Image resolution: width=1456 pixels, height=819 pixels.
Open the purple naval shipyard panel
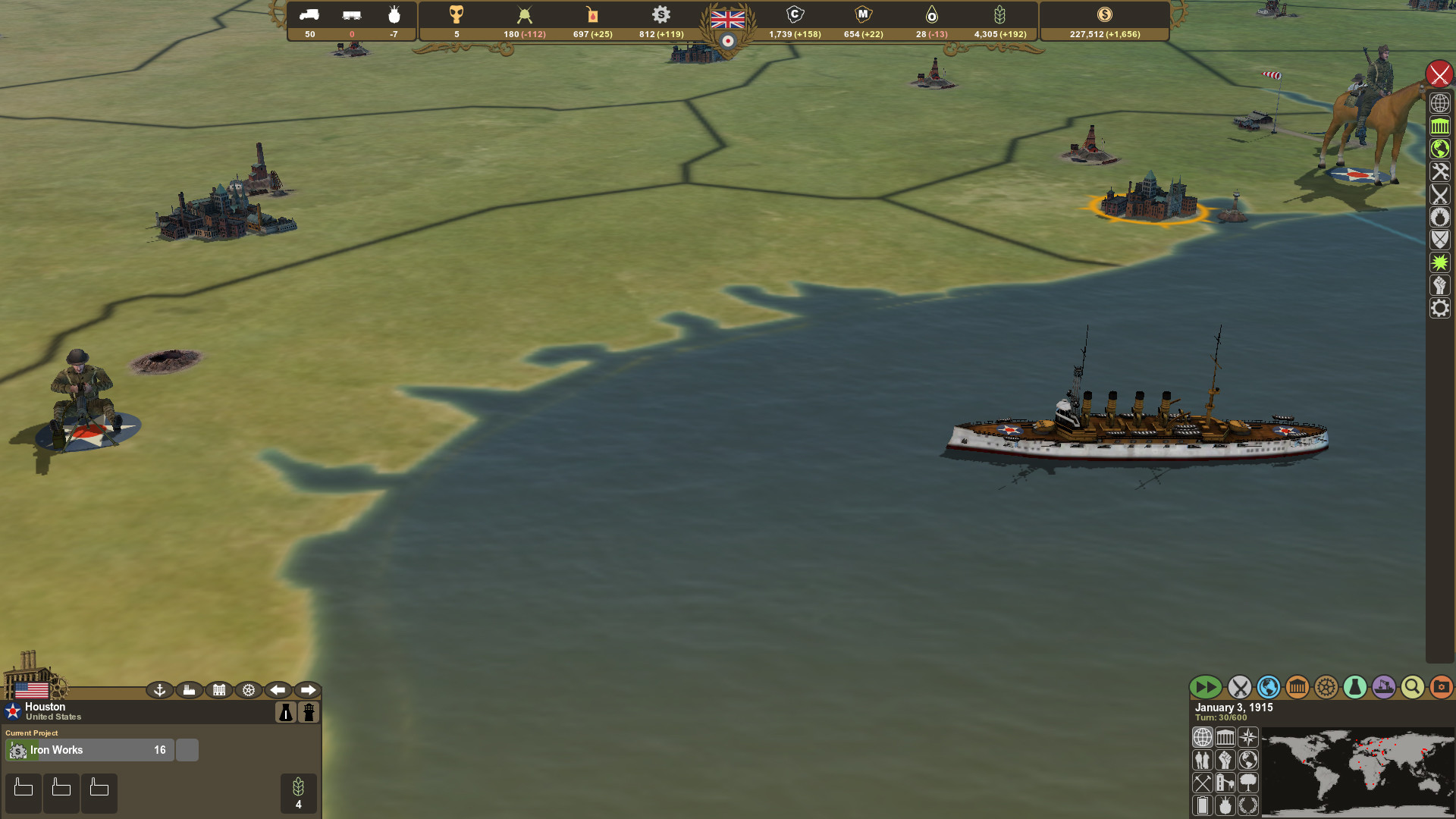pos(1383,687)
